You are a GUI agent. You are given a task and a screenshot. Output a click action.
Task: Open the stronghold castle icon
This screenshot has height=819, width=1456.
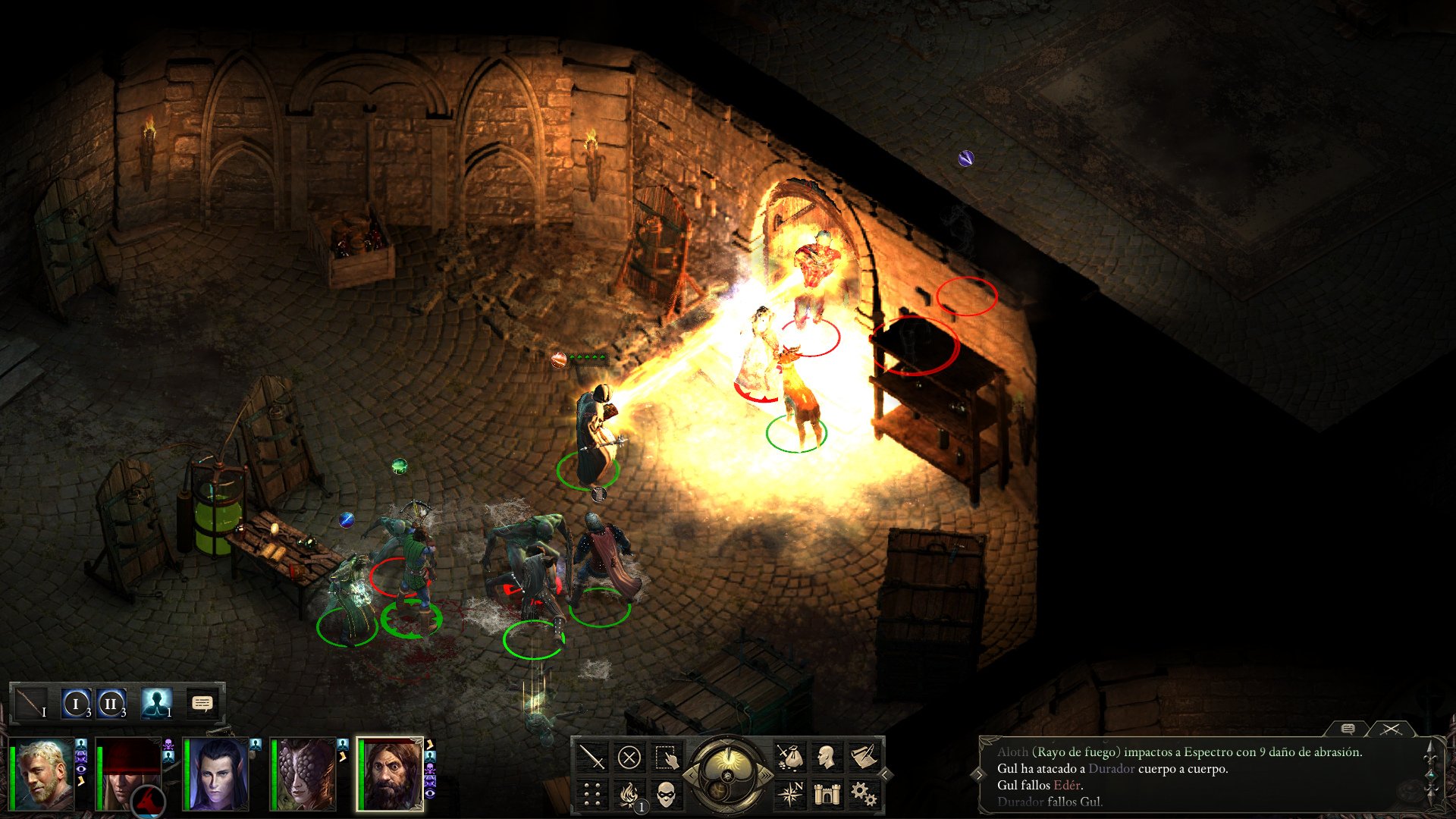click(x=828, y=793)
